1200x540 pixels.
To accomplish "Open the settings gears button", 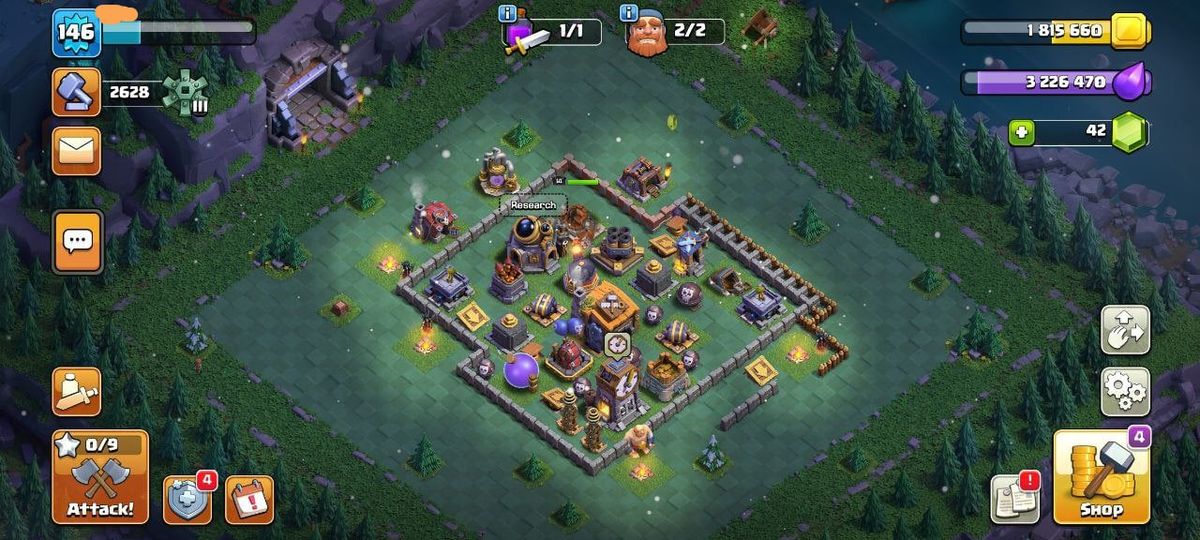I will click(x=1125, y=391).
